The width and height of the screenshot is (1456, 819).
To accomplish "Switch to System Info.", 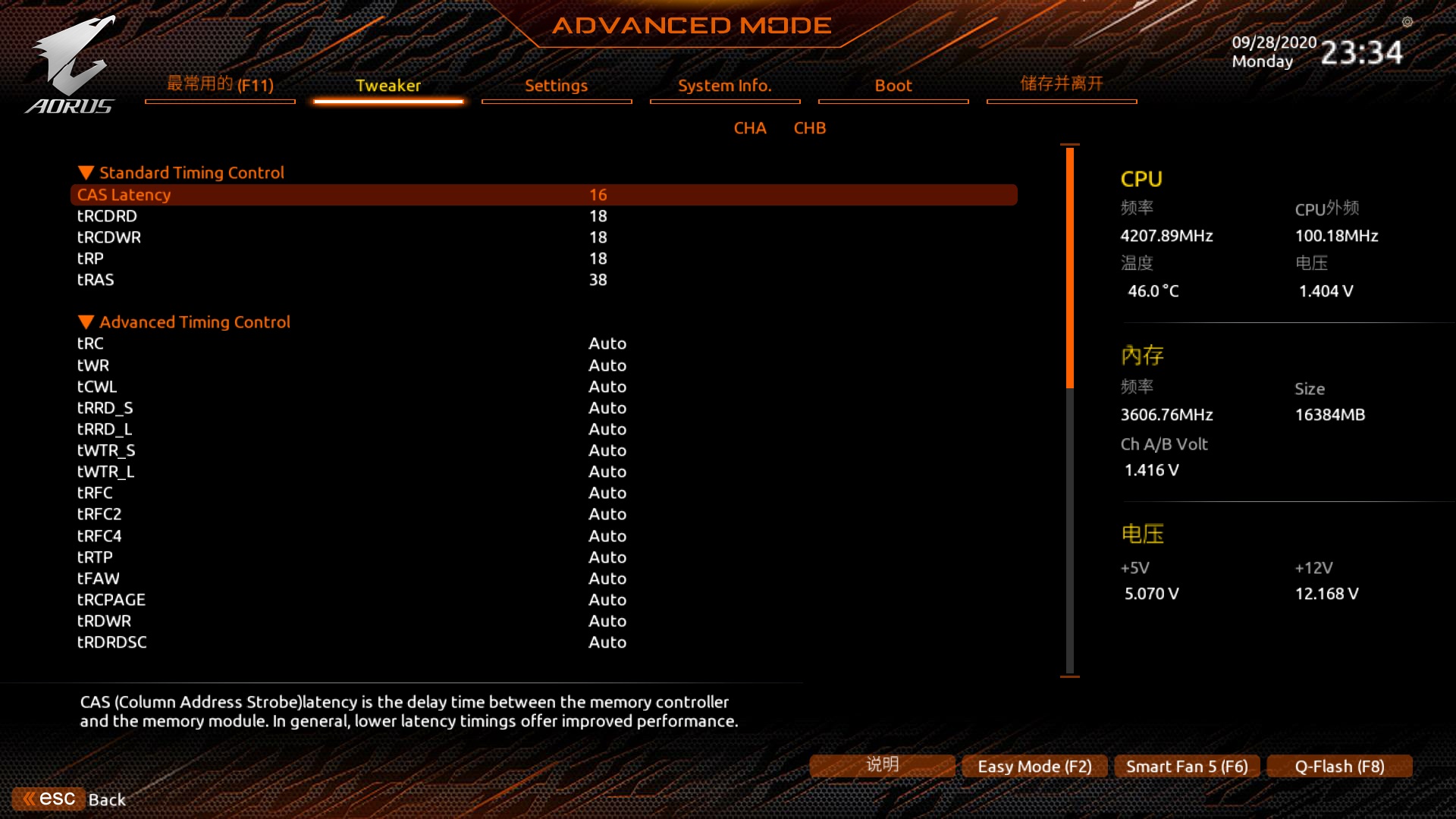I will point(725,86).
